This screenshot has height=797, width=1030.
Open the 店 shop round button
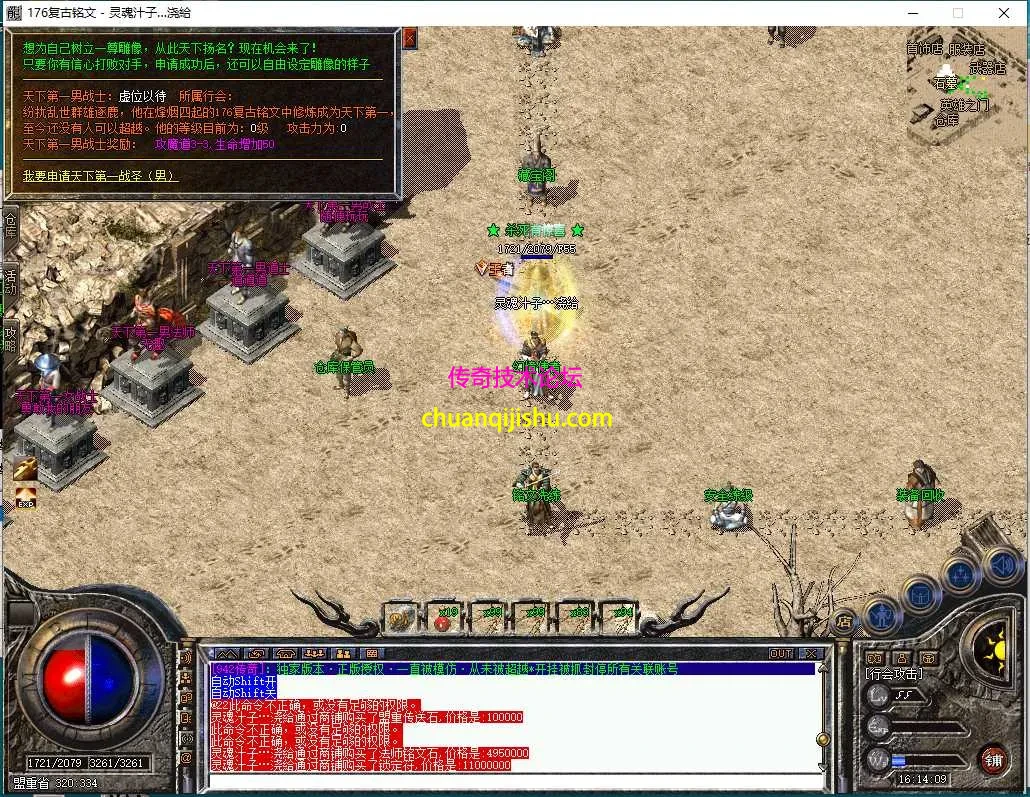point(843,621)
